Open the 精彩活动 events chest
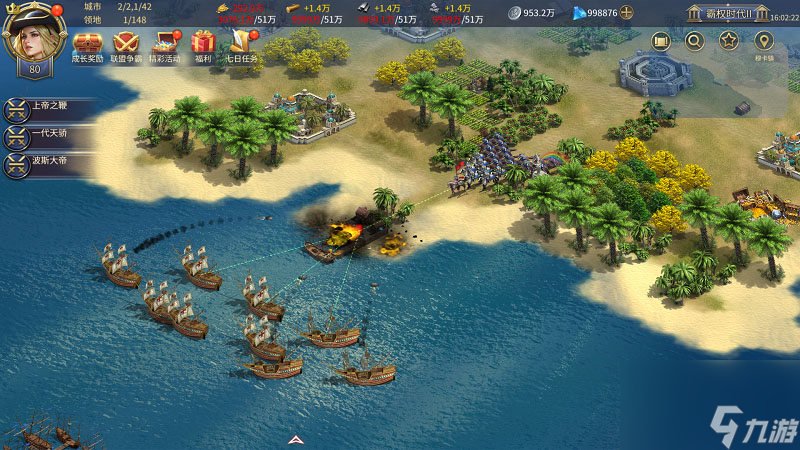The image size is (800, 450). tap(165, 43)
